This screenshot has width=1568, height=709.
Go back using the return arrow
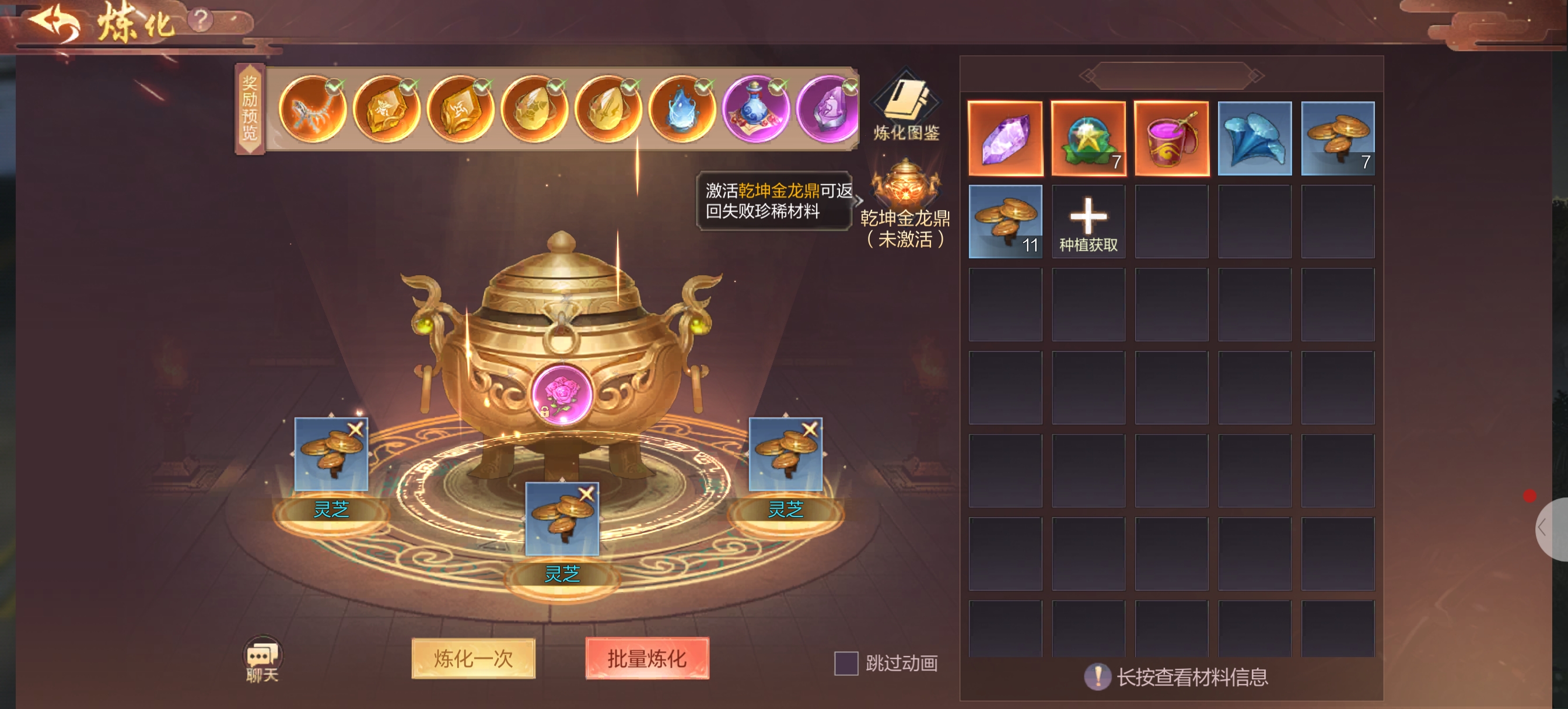click(55, 22)
